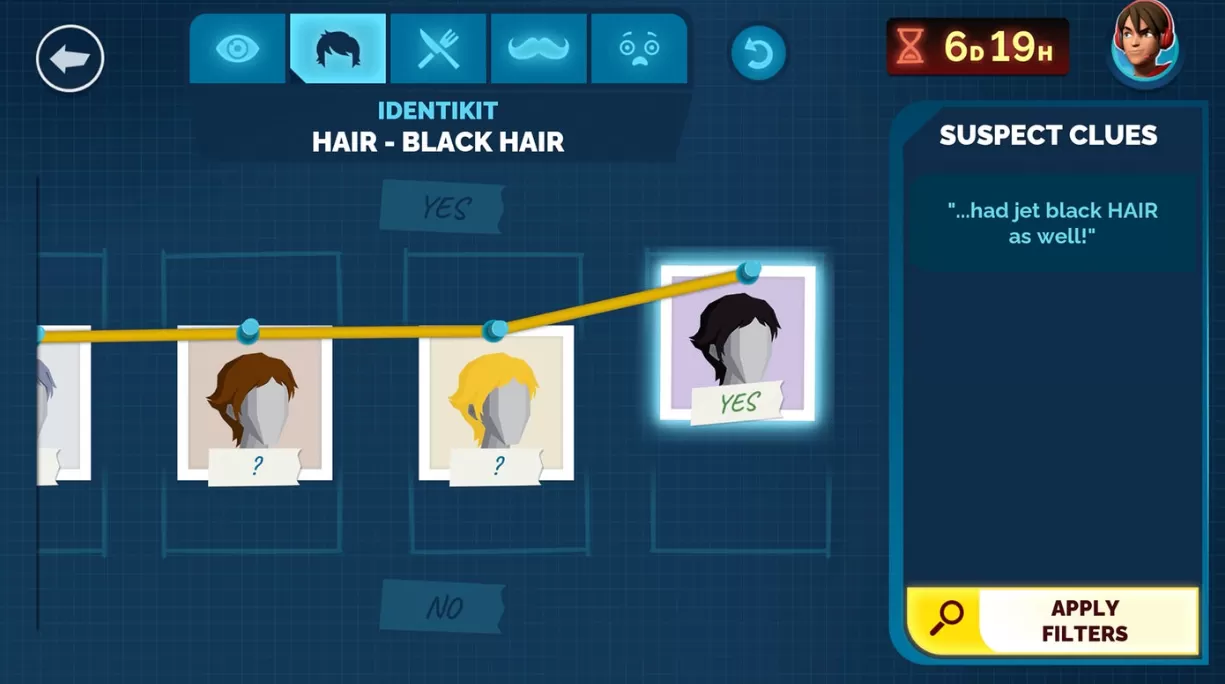Reset choices with the circular arrow button
1225x684 pixels.
[x=758, y=53]
